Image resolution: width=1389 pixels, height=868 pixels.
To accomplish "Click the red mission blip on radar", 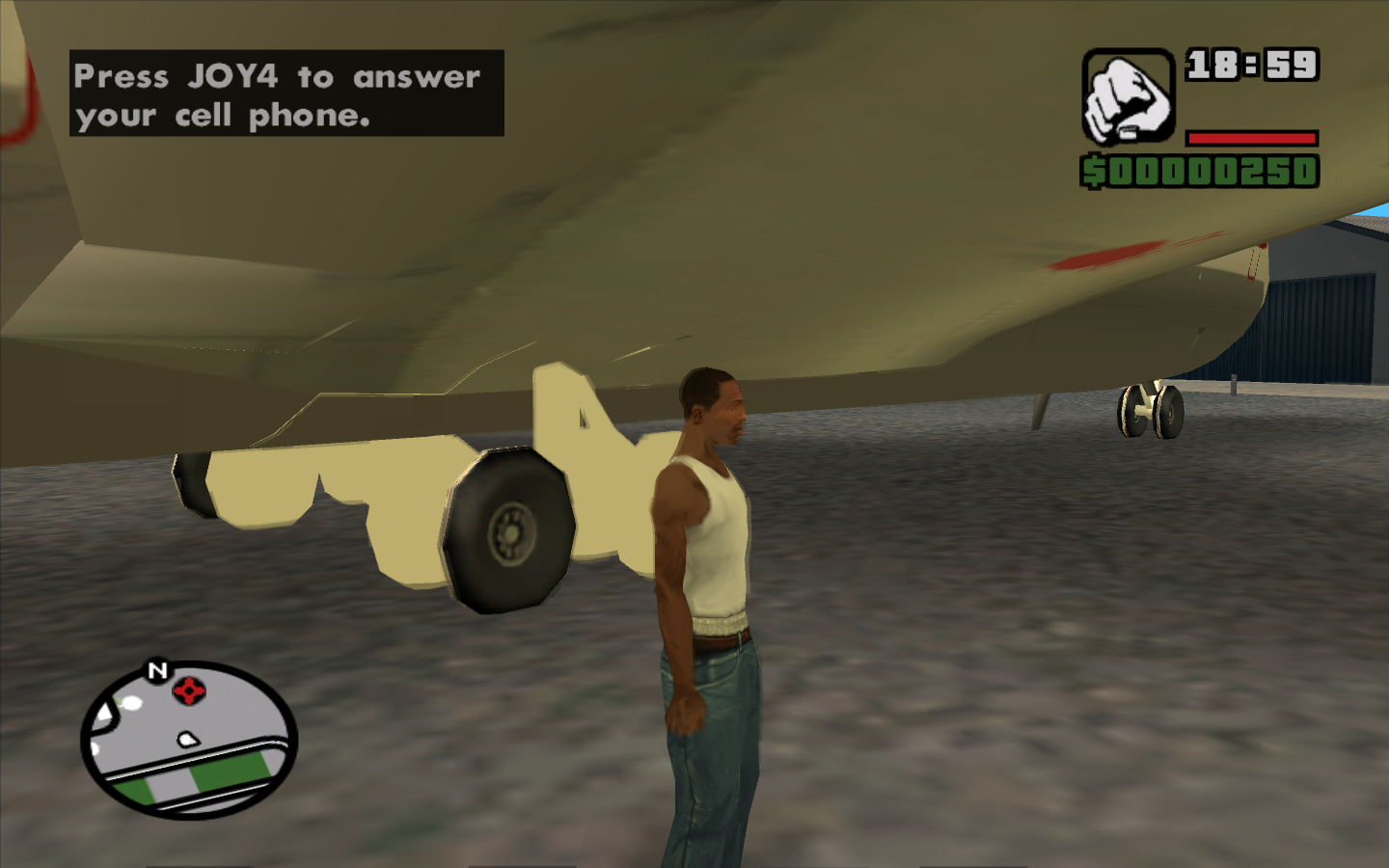I will pyautogui.click(x=189, y=691).
